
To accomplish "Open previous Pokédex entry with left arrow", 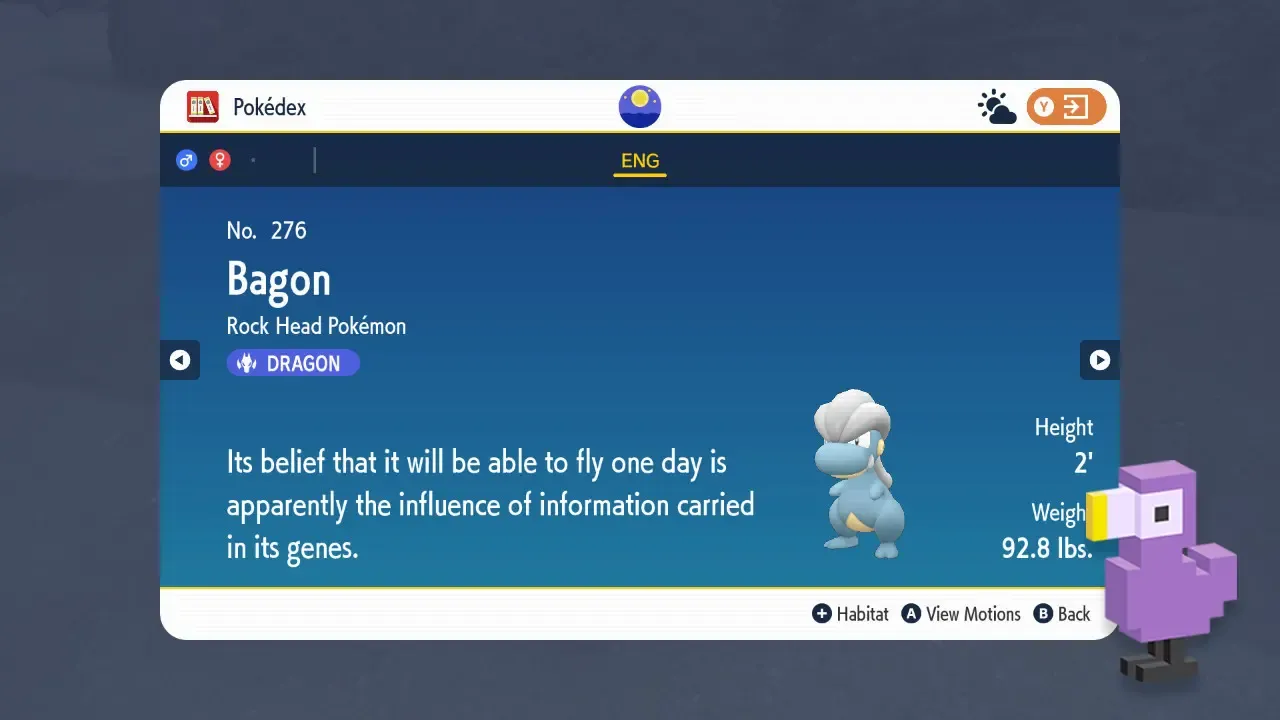I will [180, 360].
